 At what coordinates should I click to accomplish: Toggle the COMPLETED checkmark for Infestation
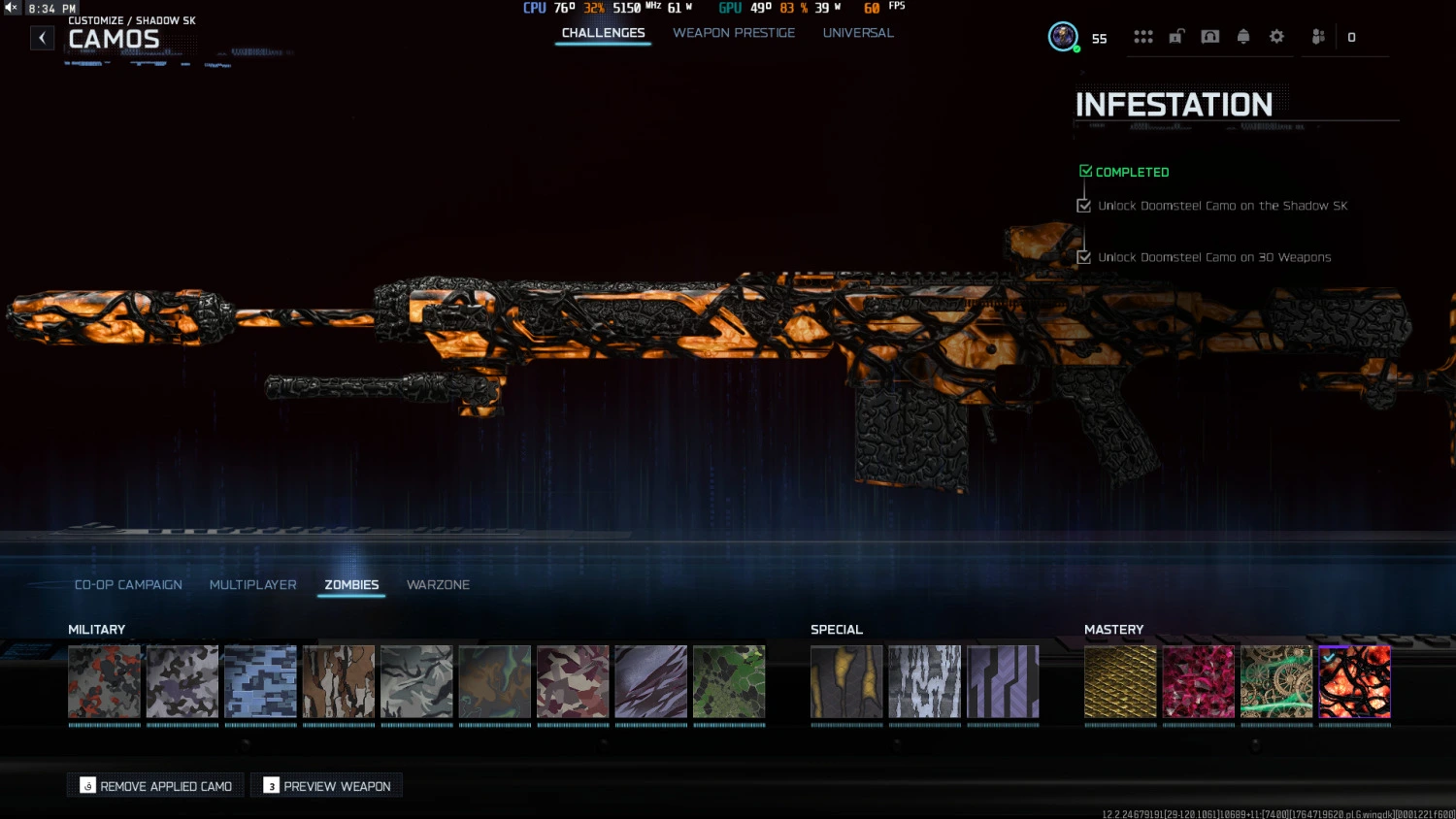tap(1085, 170)
